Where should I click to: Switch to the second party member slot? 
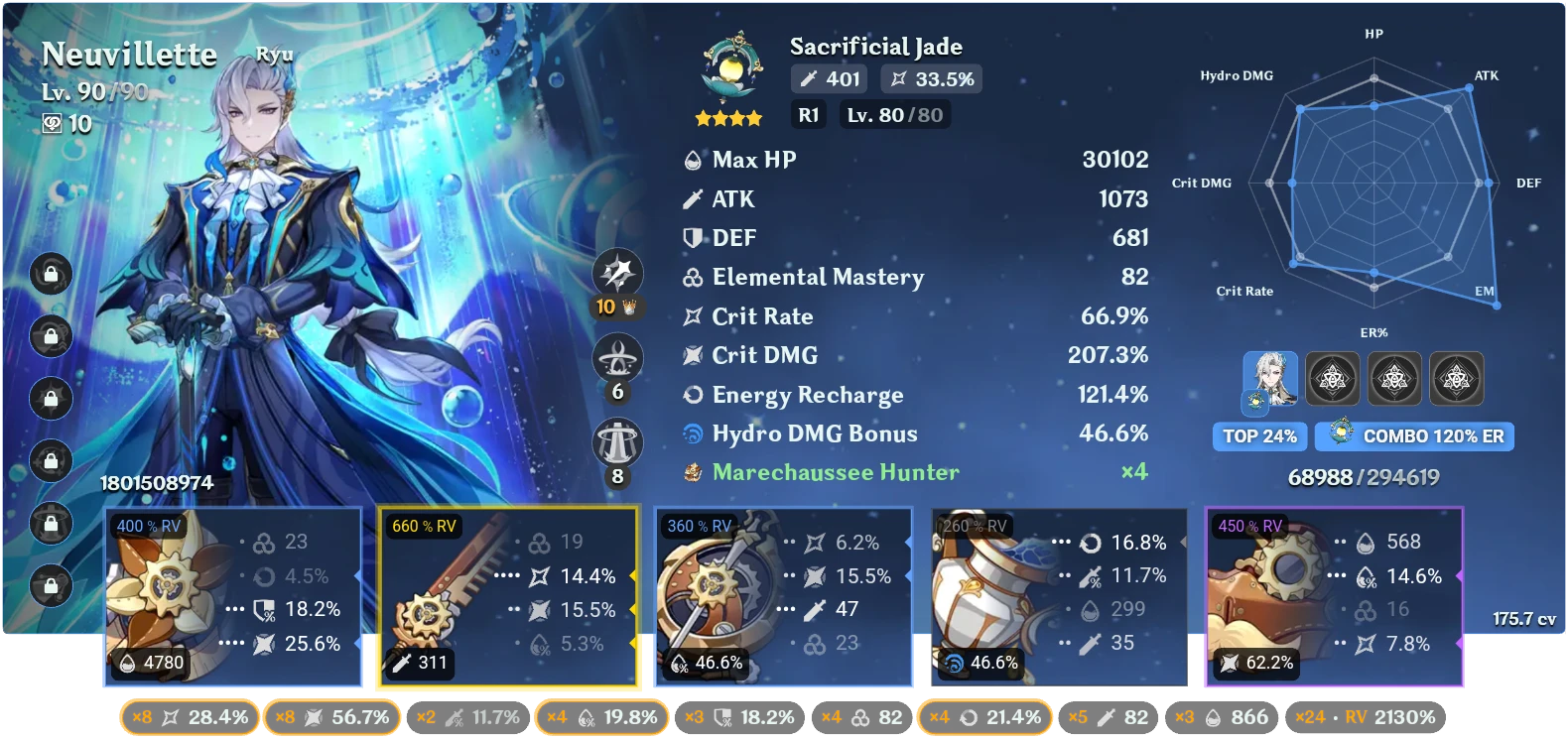[x=1334, y=379]
